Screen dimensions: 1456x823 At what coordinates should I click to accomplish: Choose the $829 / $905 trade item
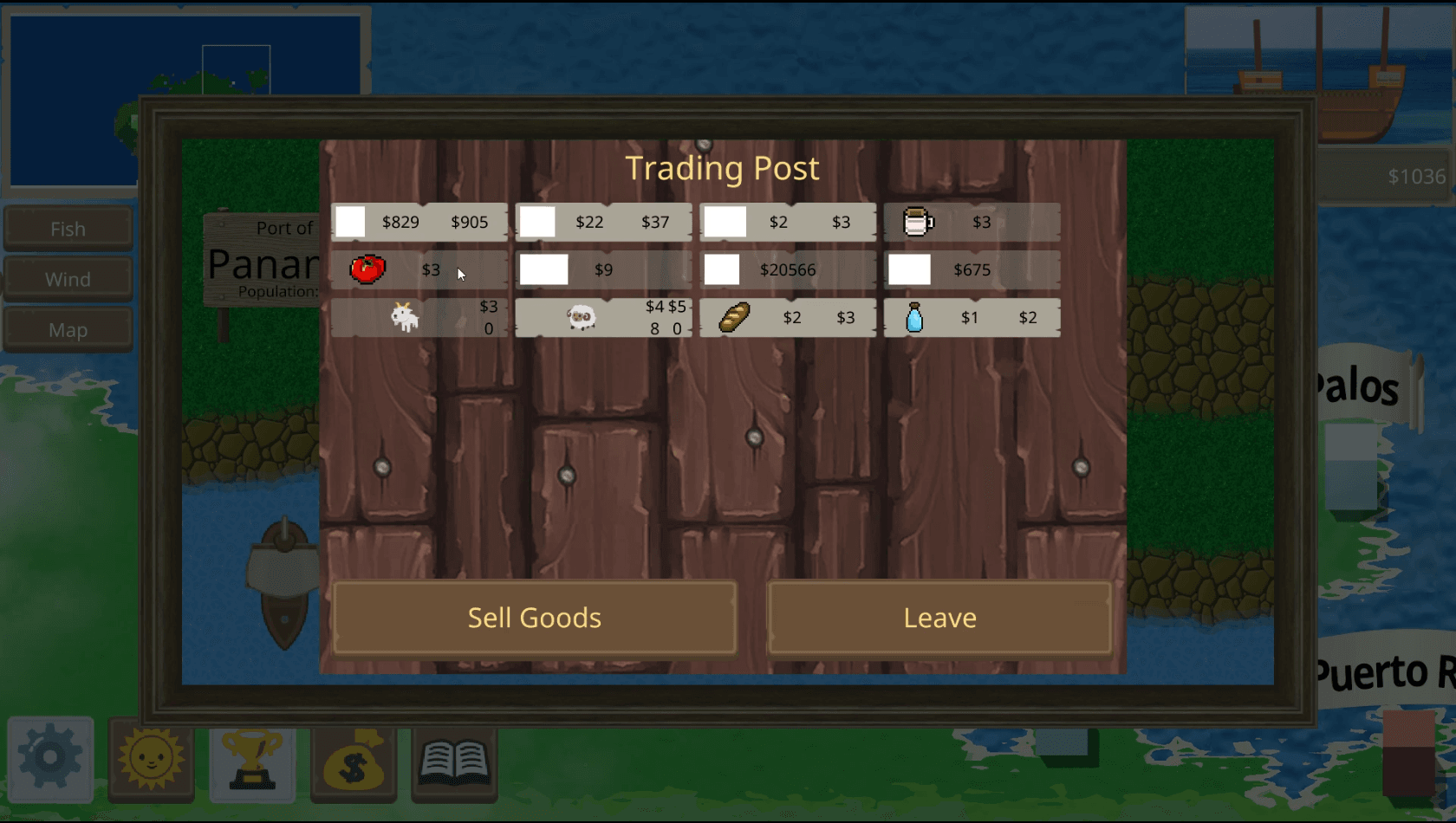[419, 222]
